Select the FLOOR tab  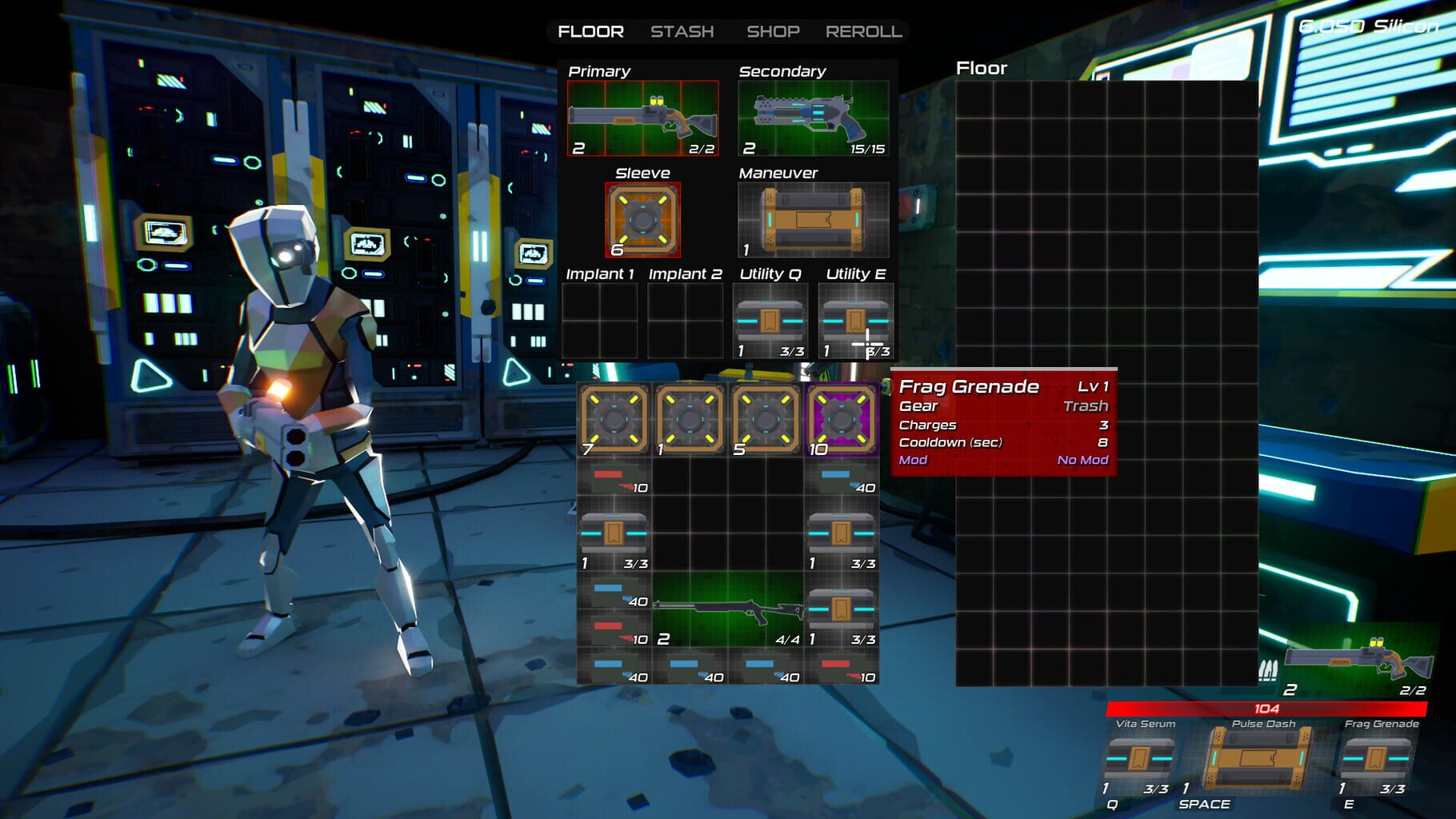click(590, 32)
